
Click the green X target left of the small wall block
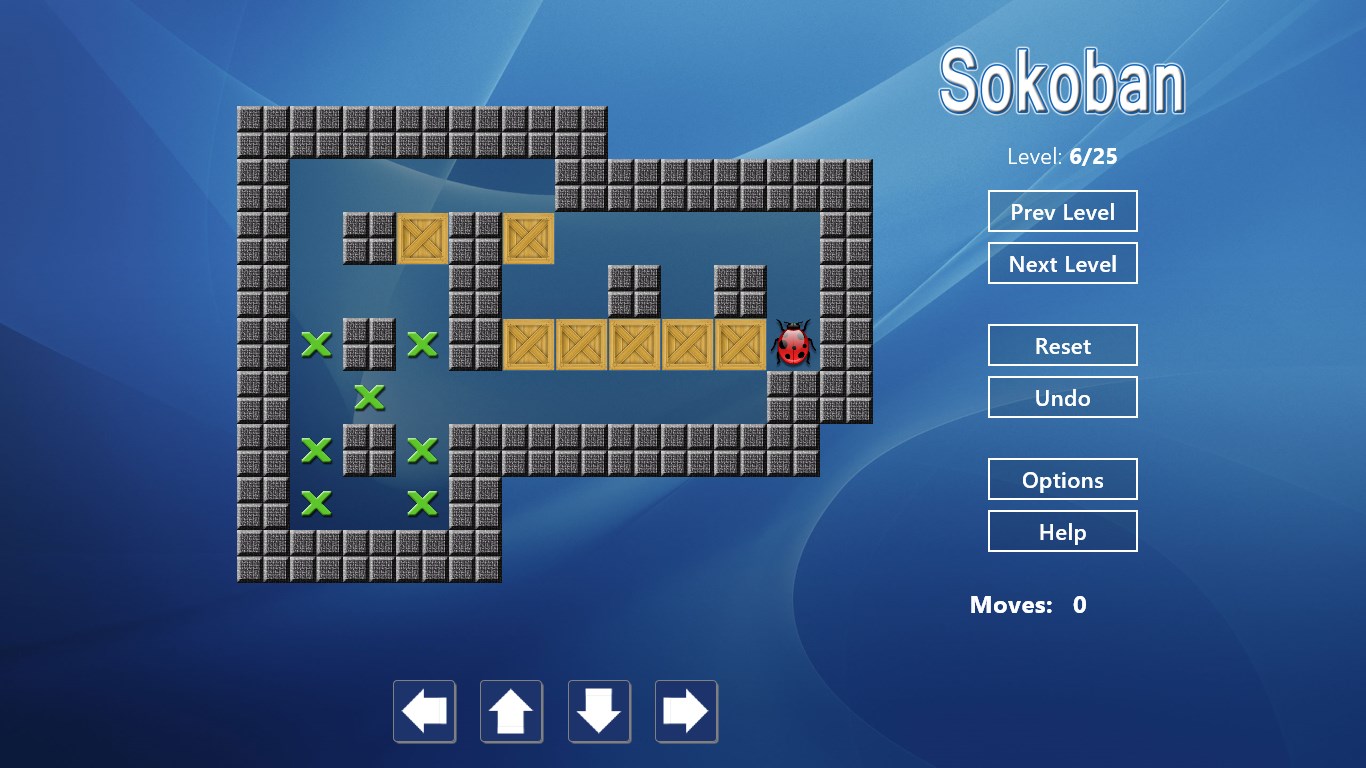click(317, 343)
